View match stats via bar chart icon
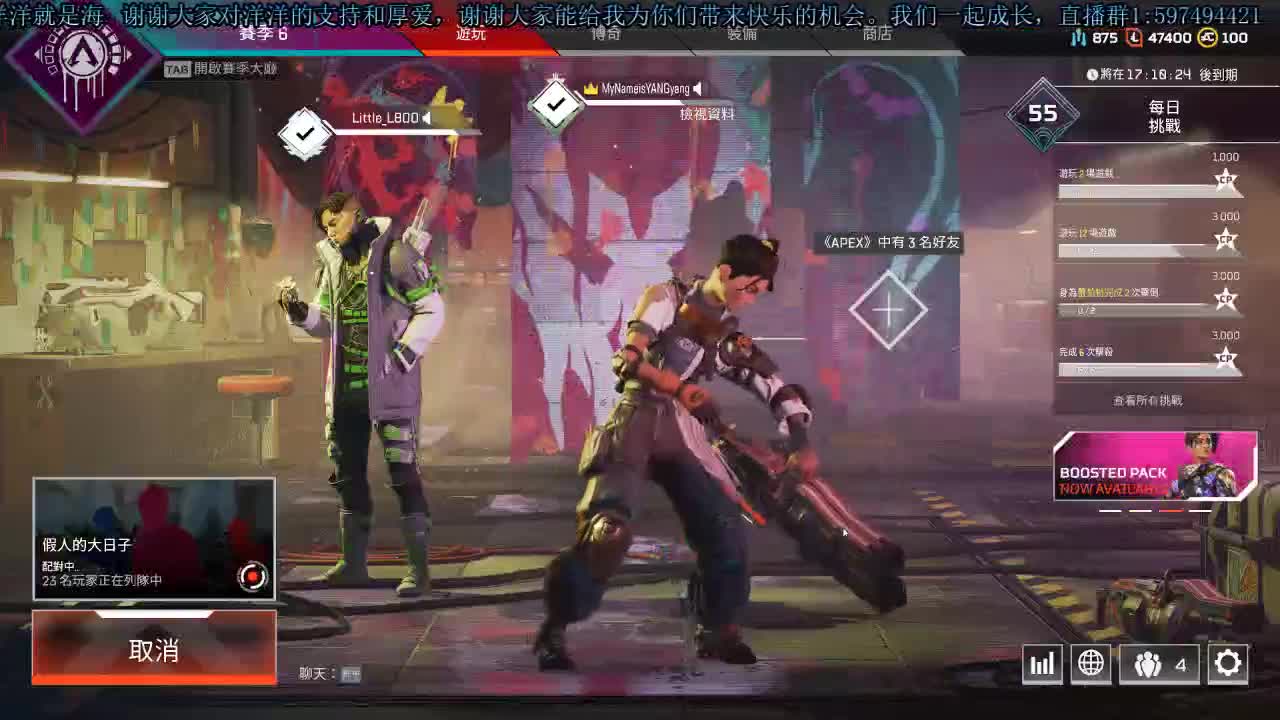The height and width of the screenshot is (720, 1280). (1042, 662)
